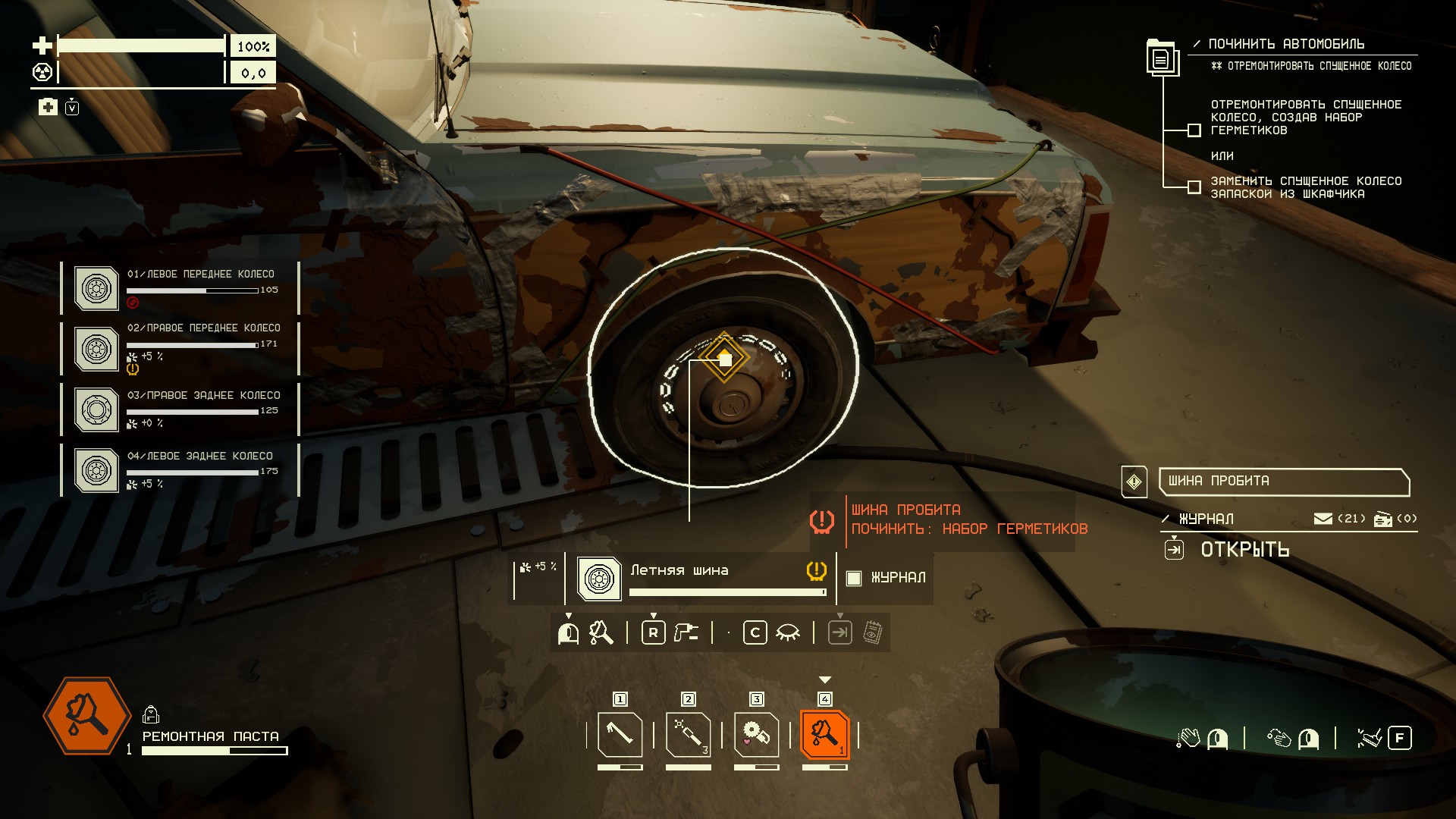This screenshot has height=819, width=1456.
Task: Select the crowbar in hotbar slot 1
Action: tap(620, 734)
